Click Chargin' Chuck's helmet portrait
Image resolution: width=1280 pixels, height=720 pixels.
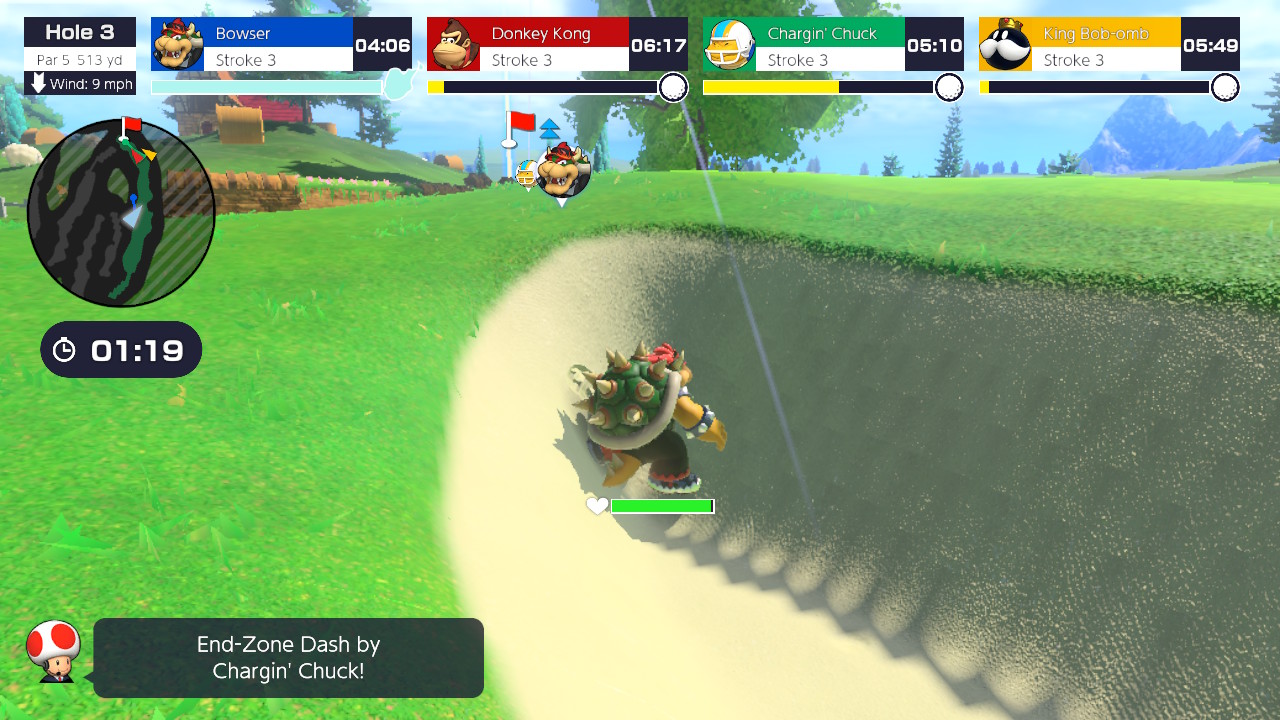[x=729, y=44]
